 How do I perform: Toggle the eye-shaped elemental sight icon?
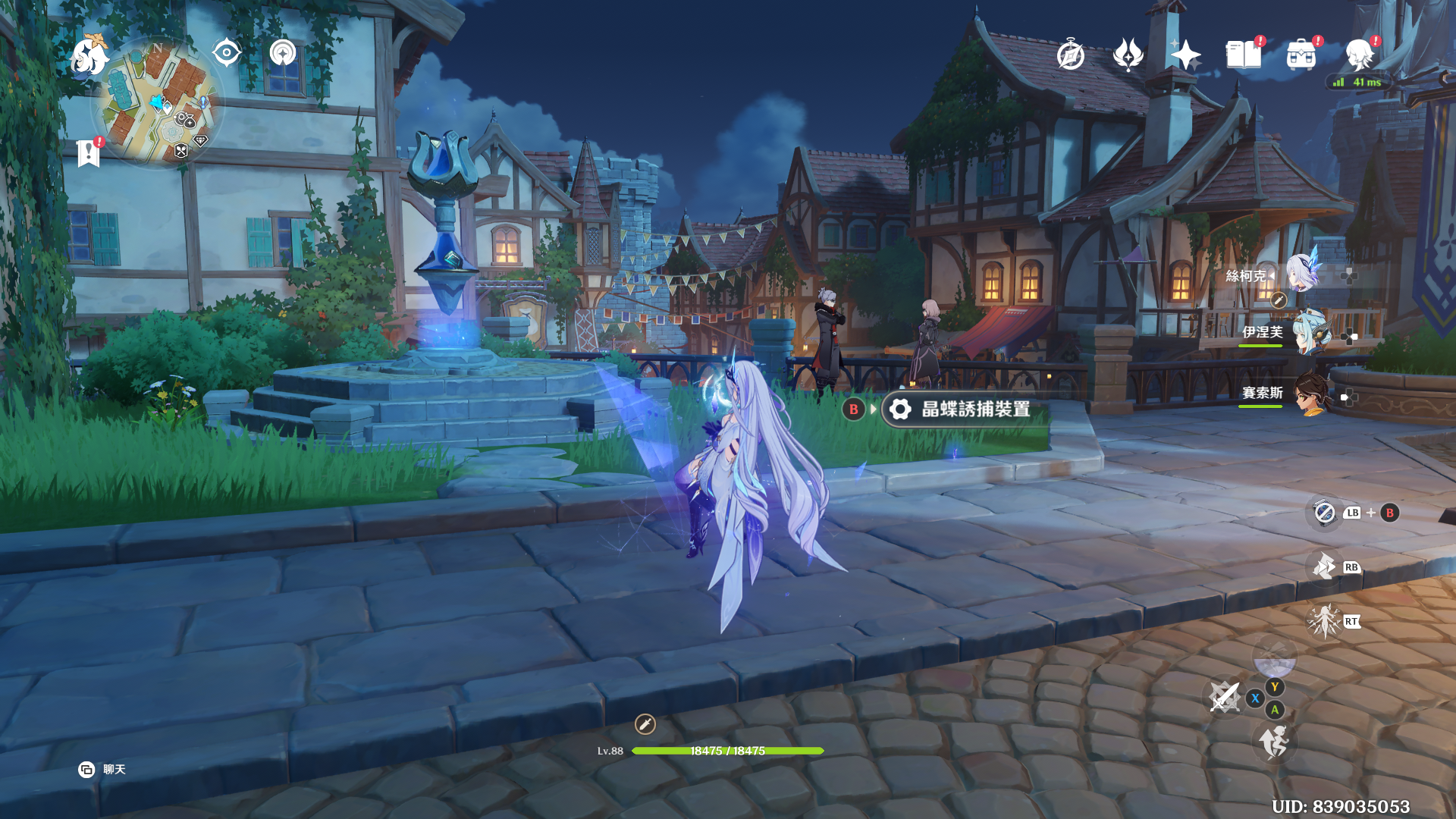tap(226, 53)
